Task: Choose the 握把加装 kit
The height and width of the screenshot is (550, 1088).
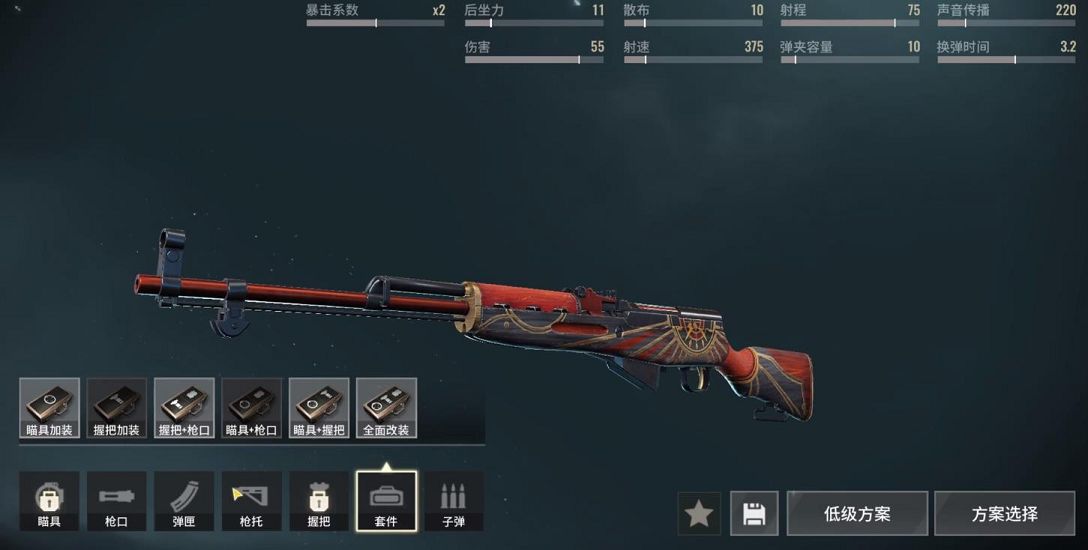Action: tap(117, 408)
